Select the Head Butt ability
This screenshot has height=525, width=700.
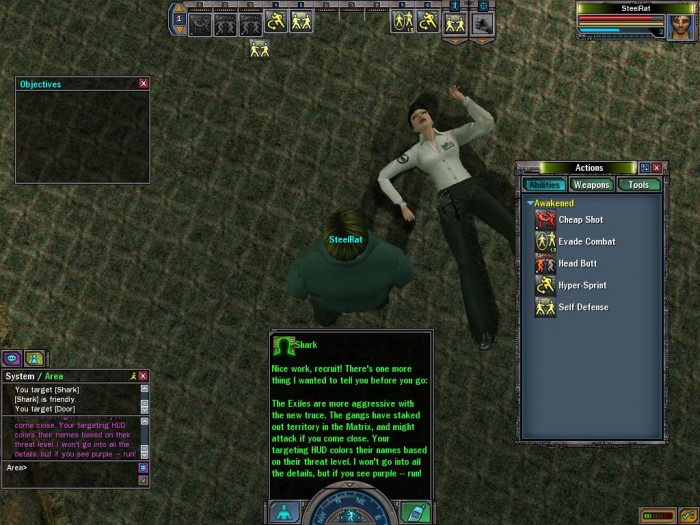tap(545, 264)
